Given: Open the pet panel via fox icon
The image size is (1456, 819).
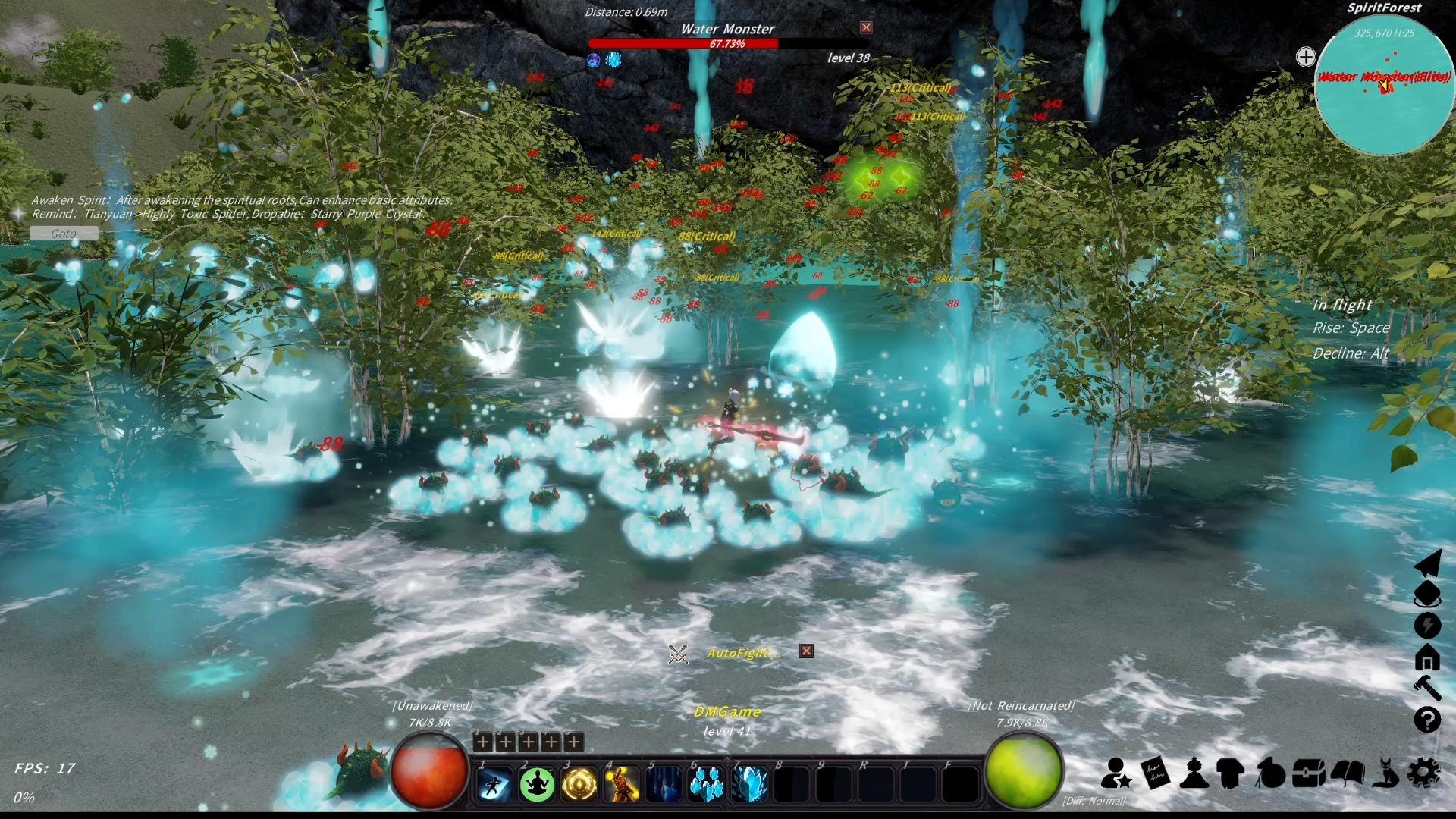Looking at the screenshot, I should point(1386,773).
